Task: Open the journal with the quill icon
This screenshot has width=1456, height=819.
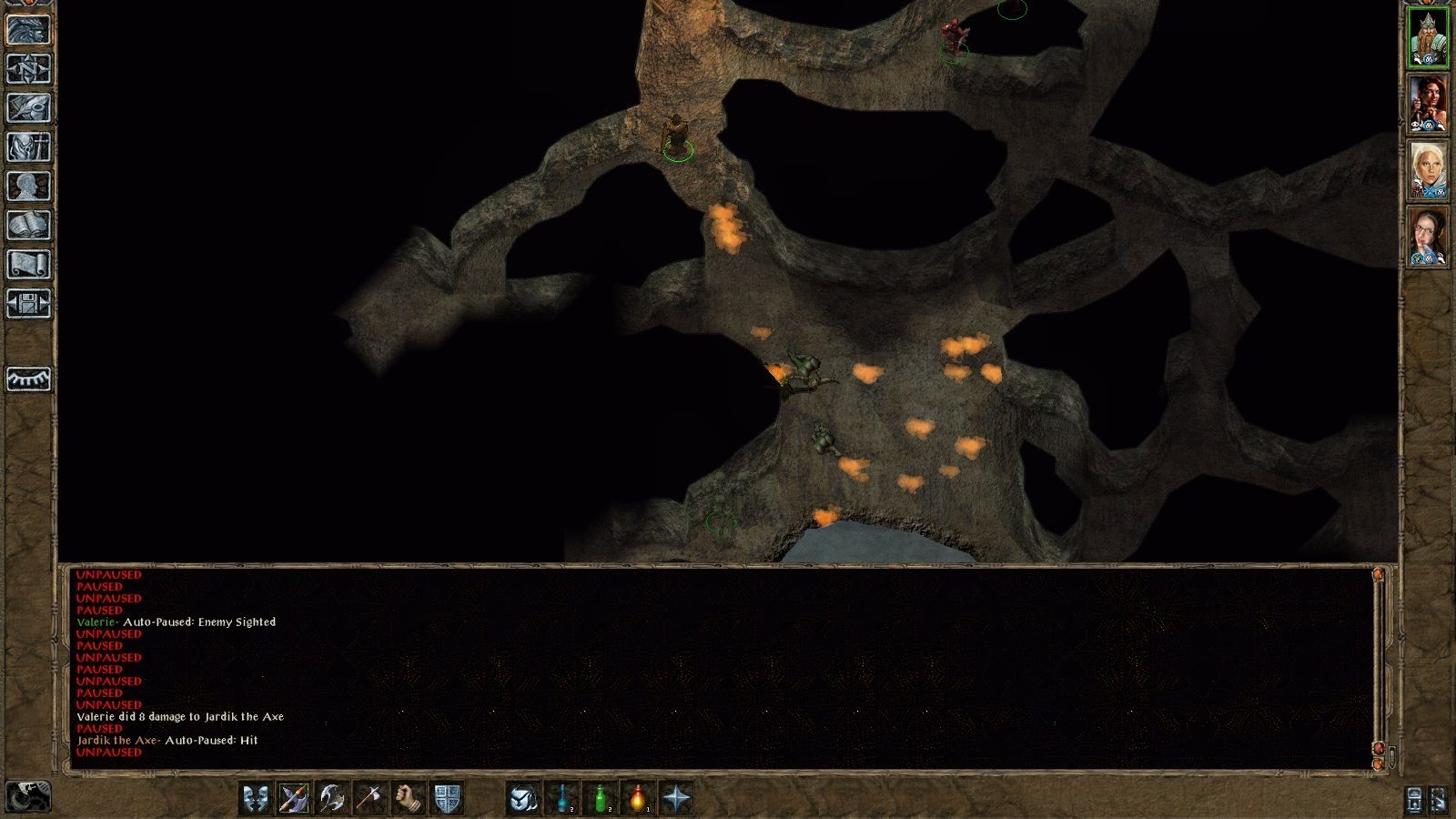Action: (28, 107)
